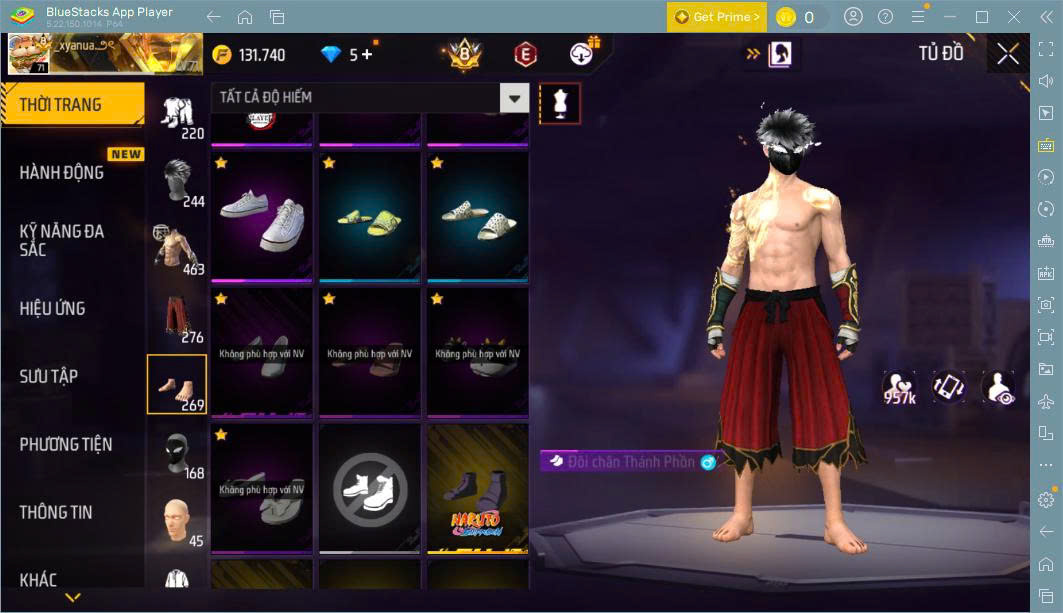
Task: Choose the hair category with 244 items
Action: click(178, 182)
